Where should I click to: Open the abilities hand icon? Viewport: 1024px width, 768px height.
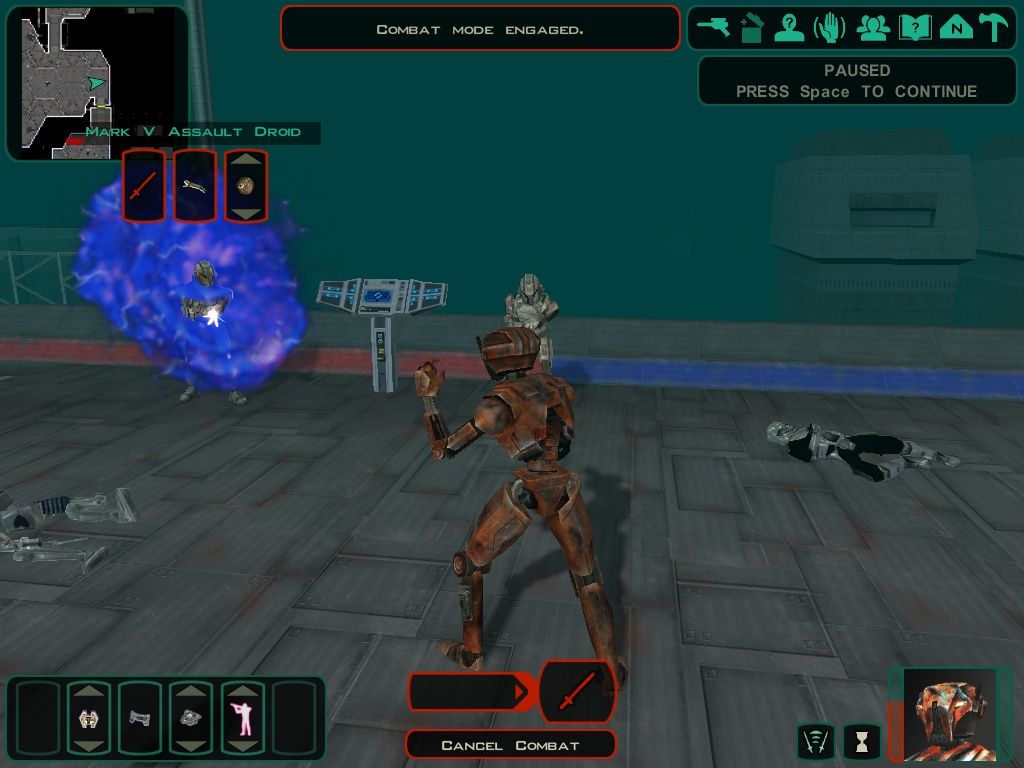[x=830, y=28]
